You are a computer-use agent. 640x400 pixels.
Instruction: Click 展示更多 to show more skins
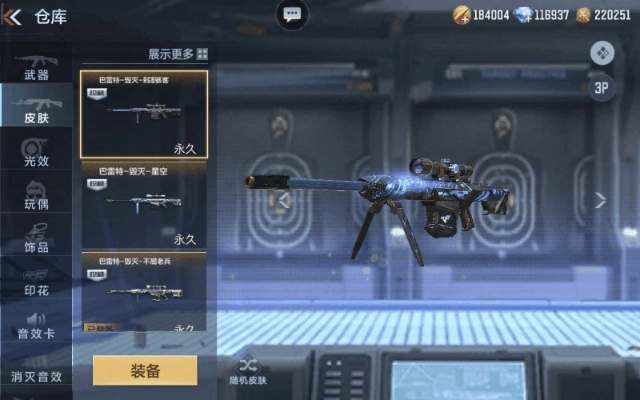[x=177, y=54]
